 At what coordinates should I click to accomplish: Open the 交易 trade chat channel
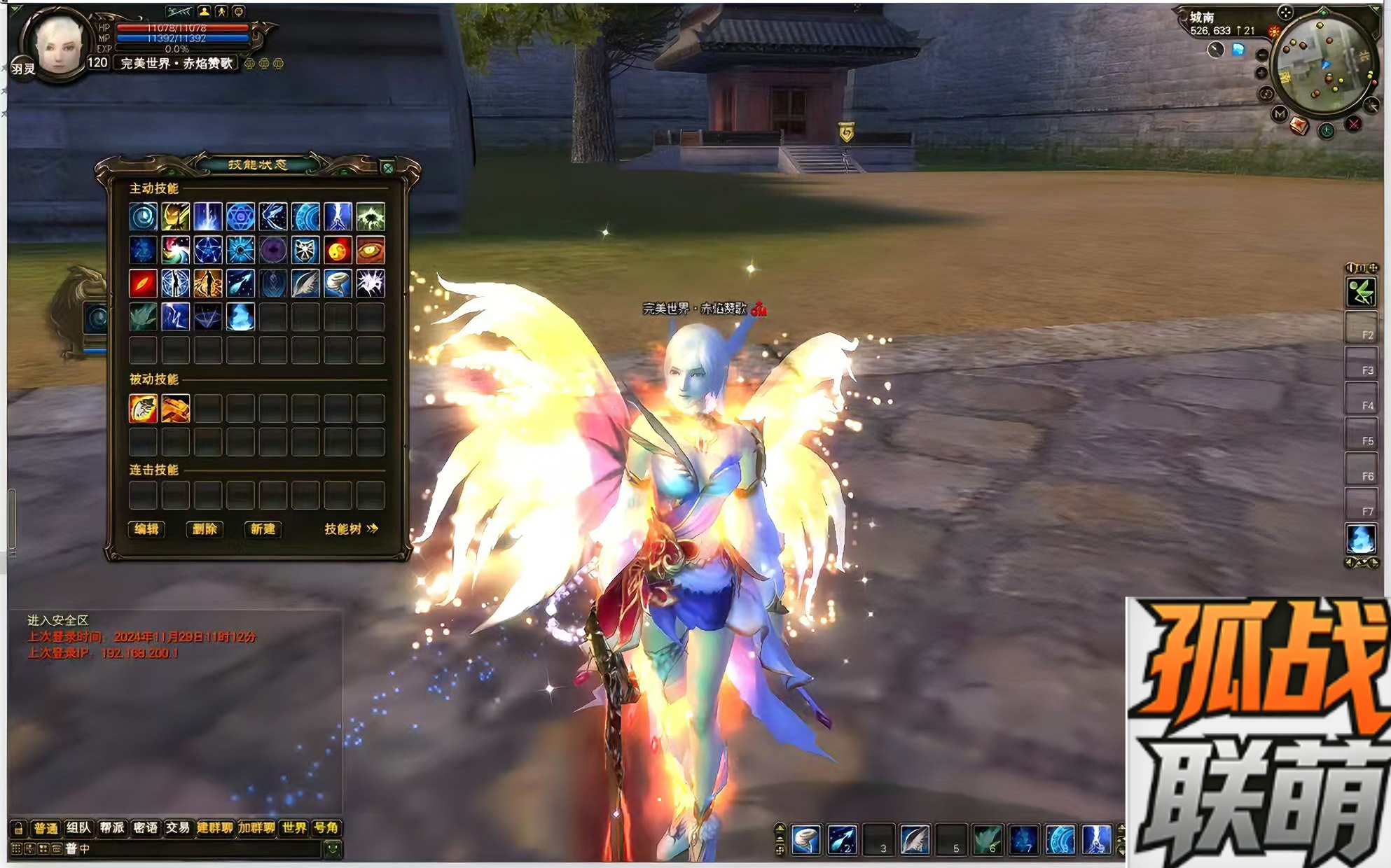(x=178, y=828)
